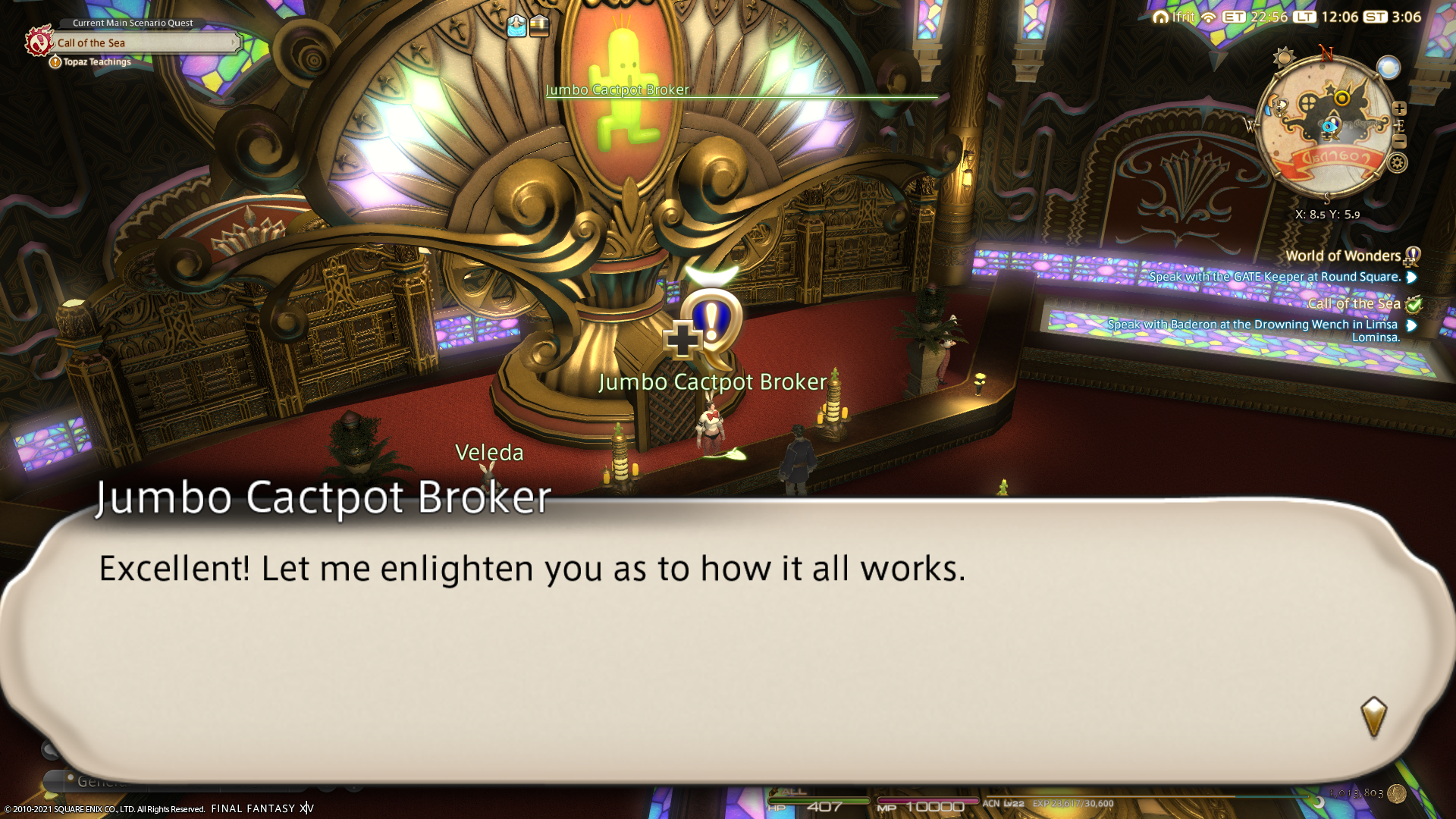Advance the dialogue with the gold arrow

[1373, 716]
